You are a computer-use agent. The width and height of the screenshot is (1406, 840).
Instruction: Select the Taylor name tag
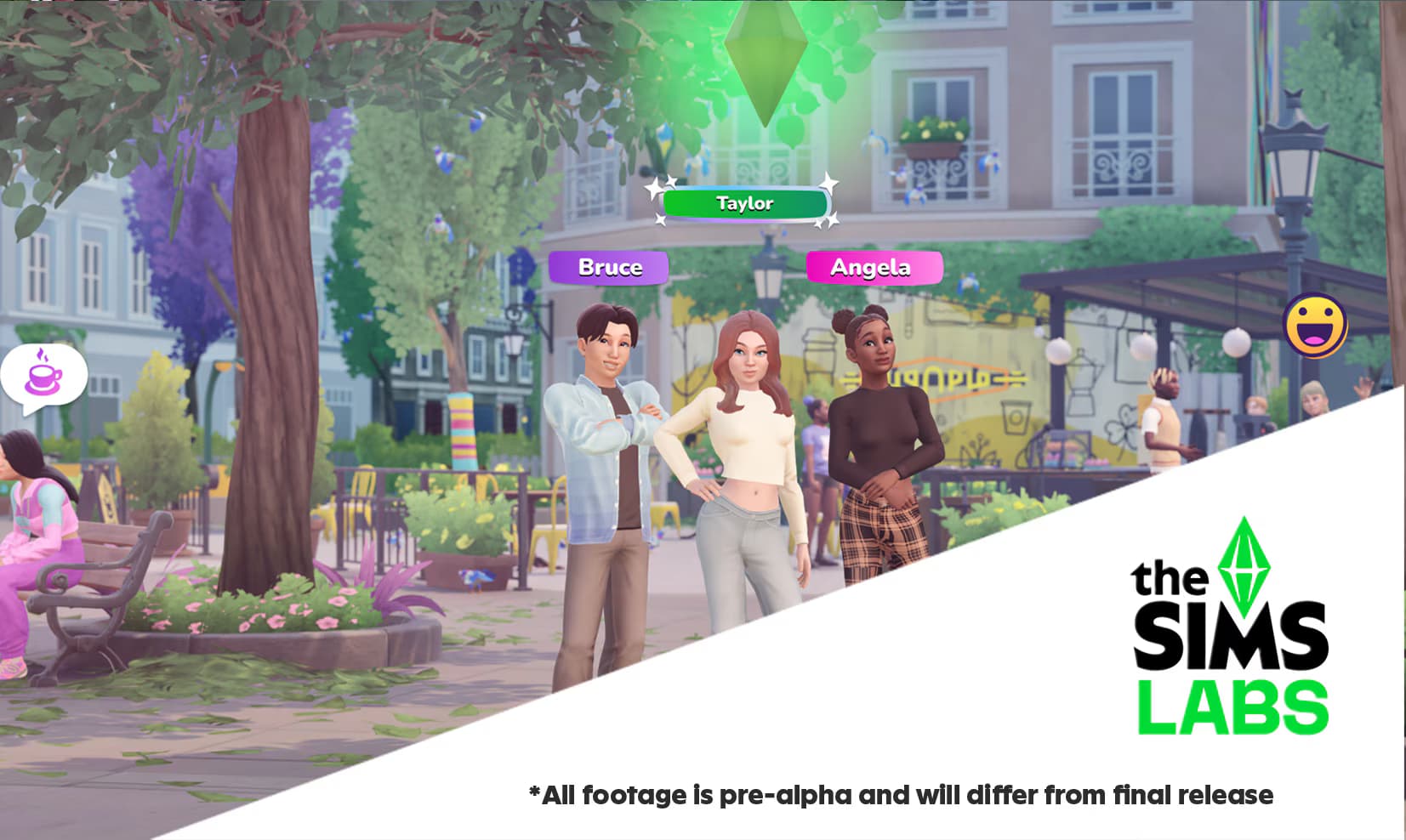[x=744, y=204]
